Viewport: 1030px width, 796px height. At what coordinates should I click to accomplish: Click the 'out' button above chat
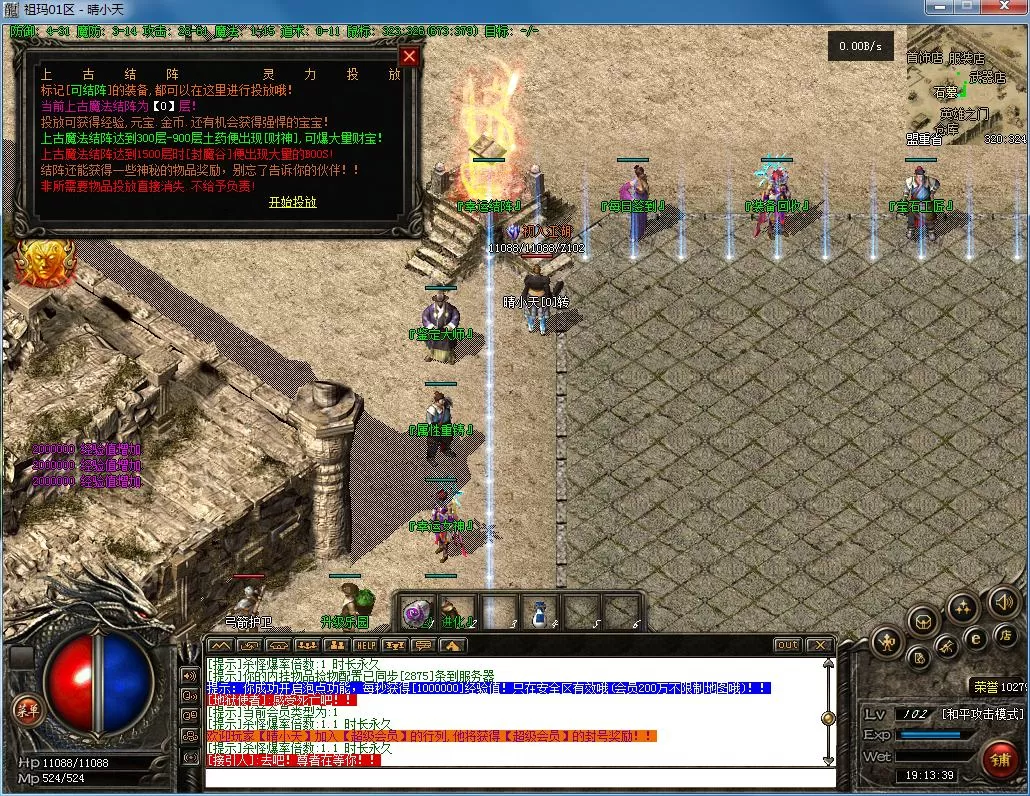pos(788,645)
